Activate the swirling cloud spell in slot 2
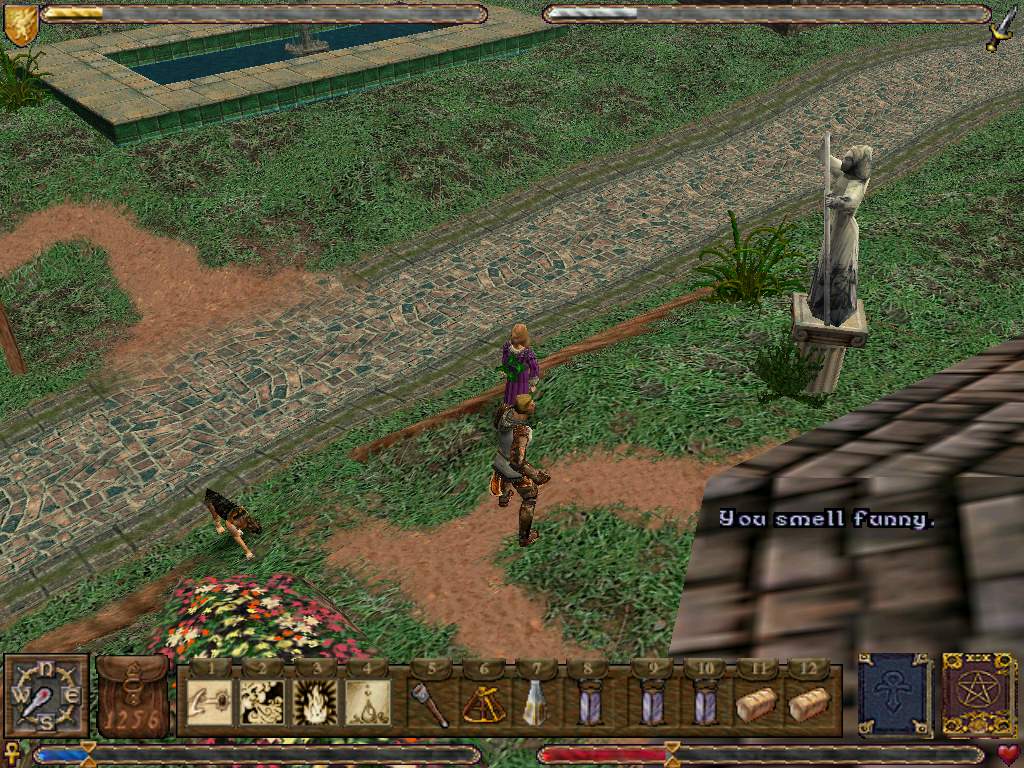The width and height of the screenshot is (1024, 768). pyautogui.click(x=262, y=702)
